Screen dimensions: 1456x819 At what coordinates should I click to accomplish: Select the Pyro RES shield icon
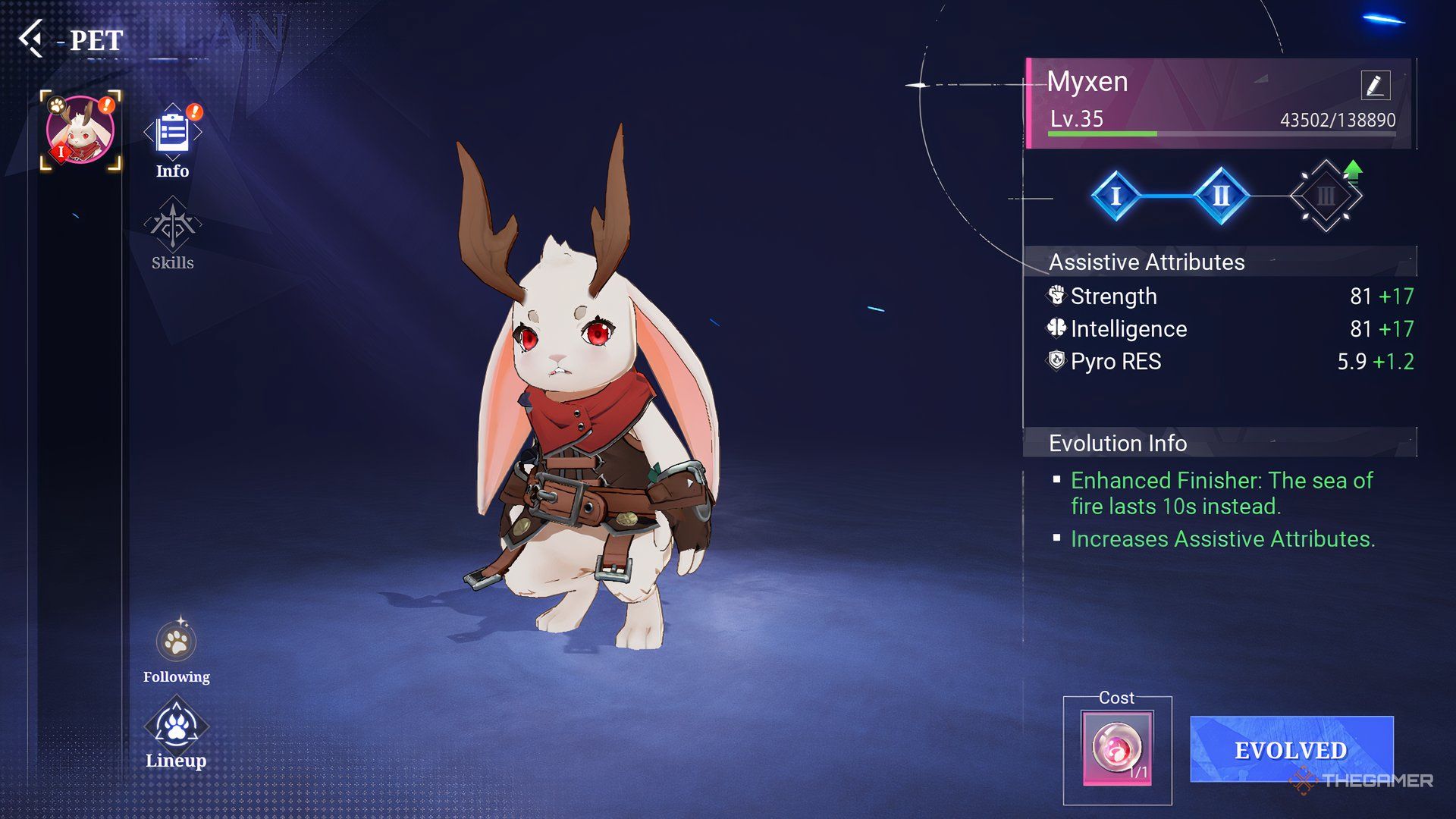click(x=1059, y=362)
